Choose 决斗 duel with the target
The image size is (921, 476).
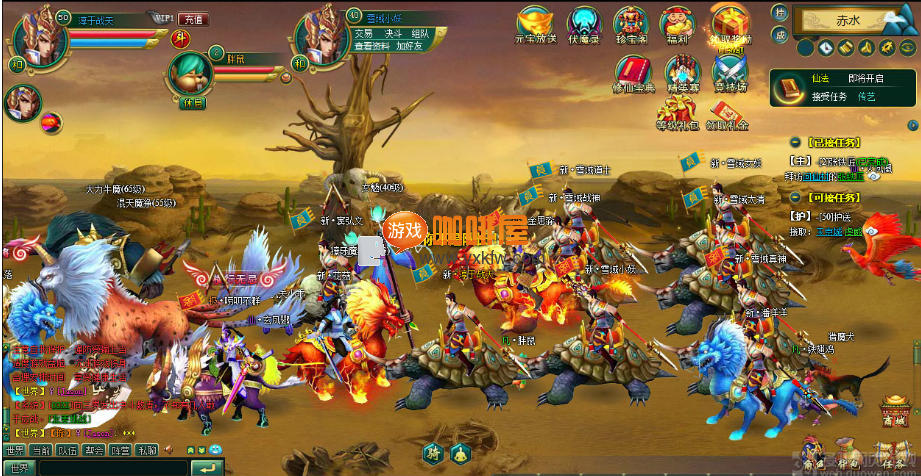pyautogui.click(x=392, y=33)
